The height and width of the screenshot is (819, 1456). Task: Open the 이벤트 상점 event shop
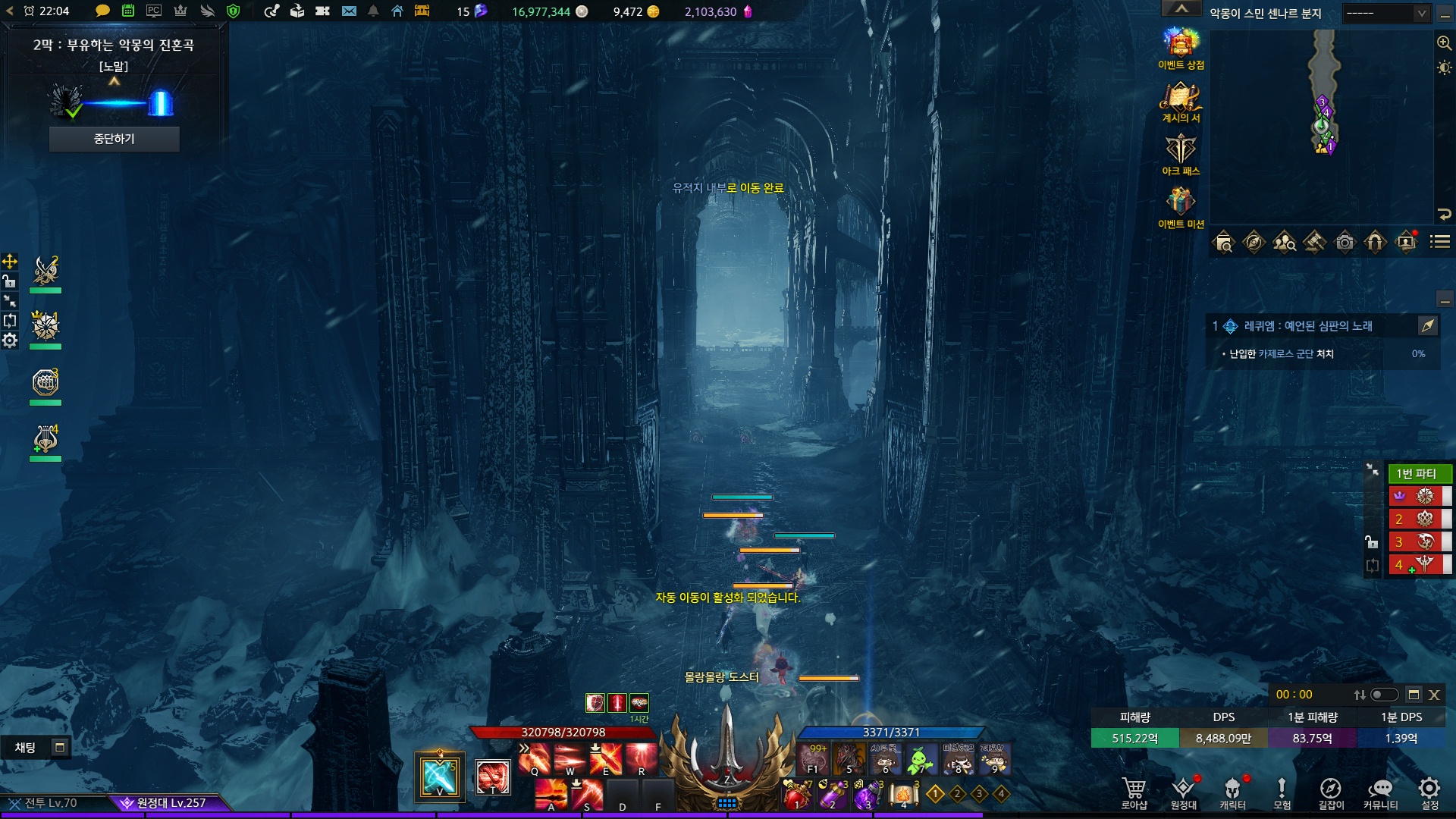point(1181,47)
